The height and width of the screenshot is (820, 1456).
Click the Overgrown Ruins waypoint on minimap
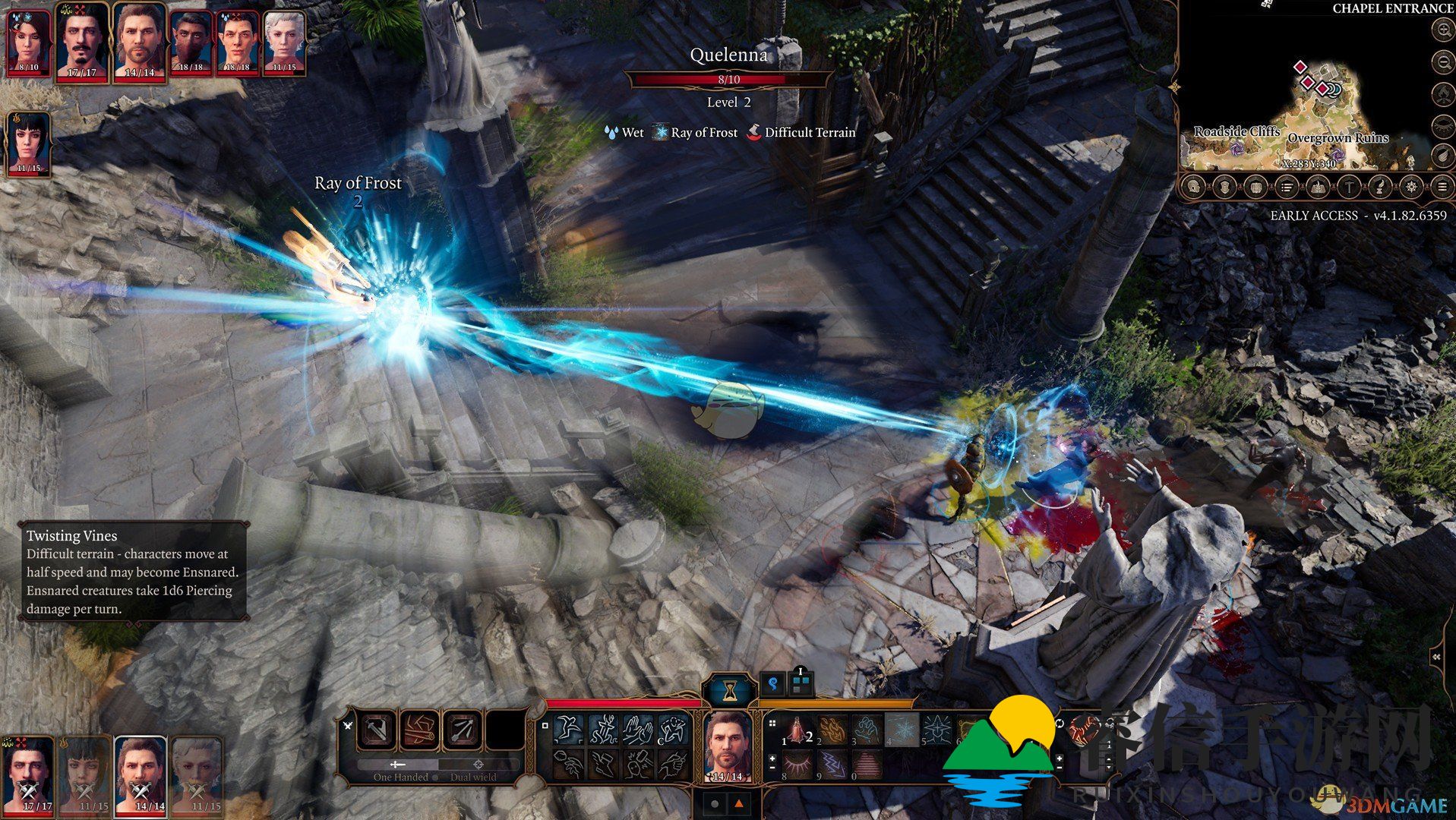[1338, 154]
